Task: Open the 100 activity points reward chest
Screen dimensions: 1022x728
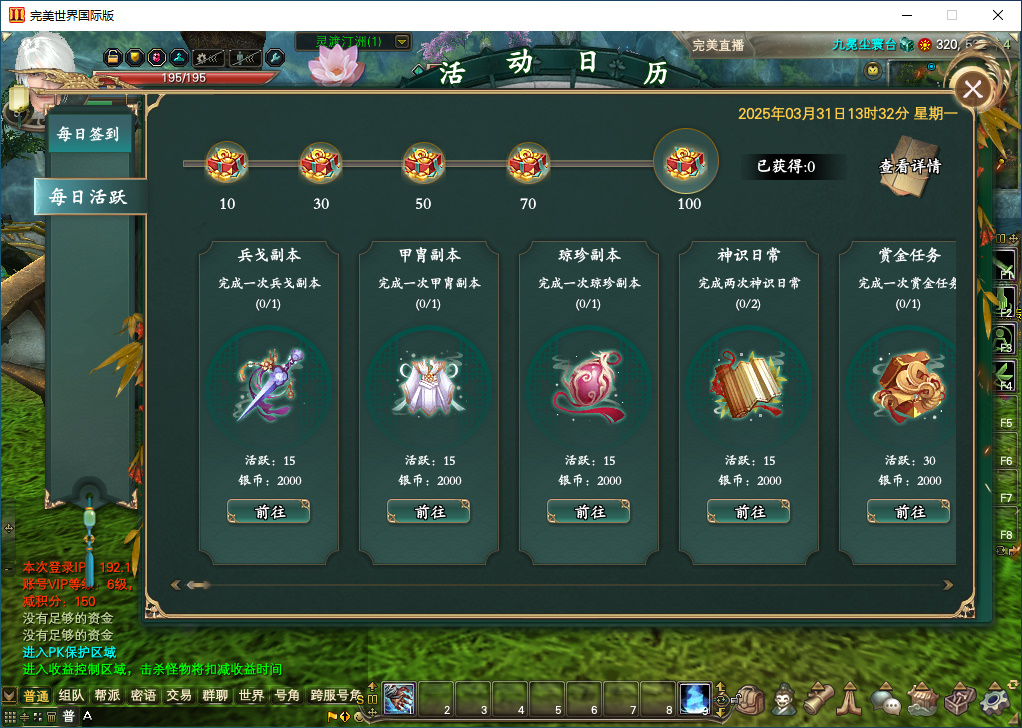Action: (686, 161)
